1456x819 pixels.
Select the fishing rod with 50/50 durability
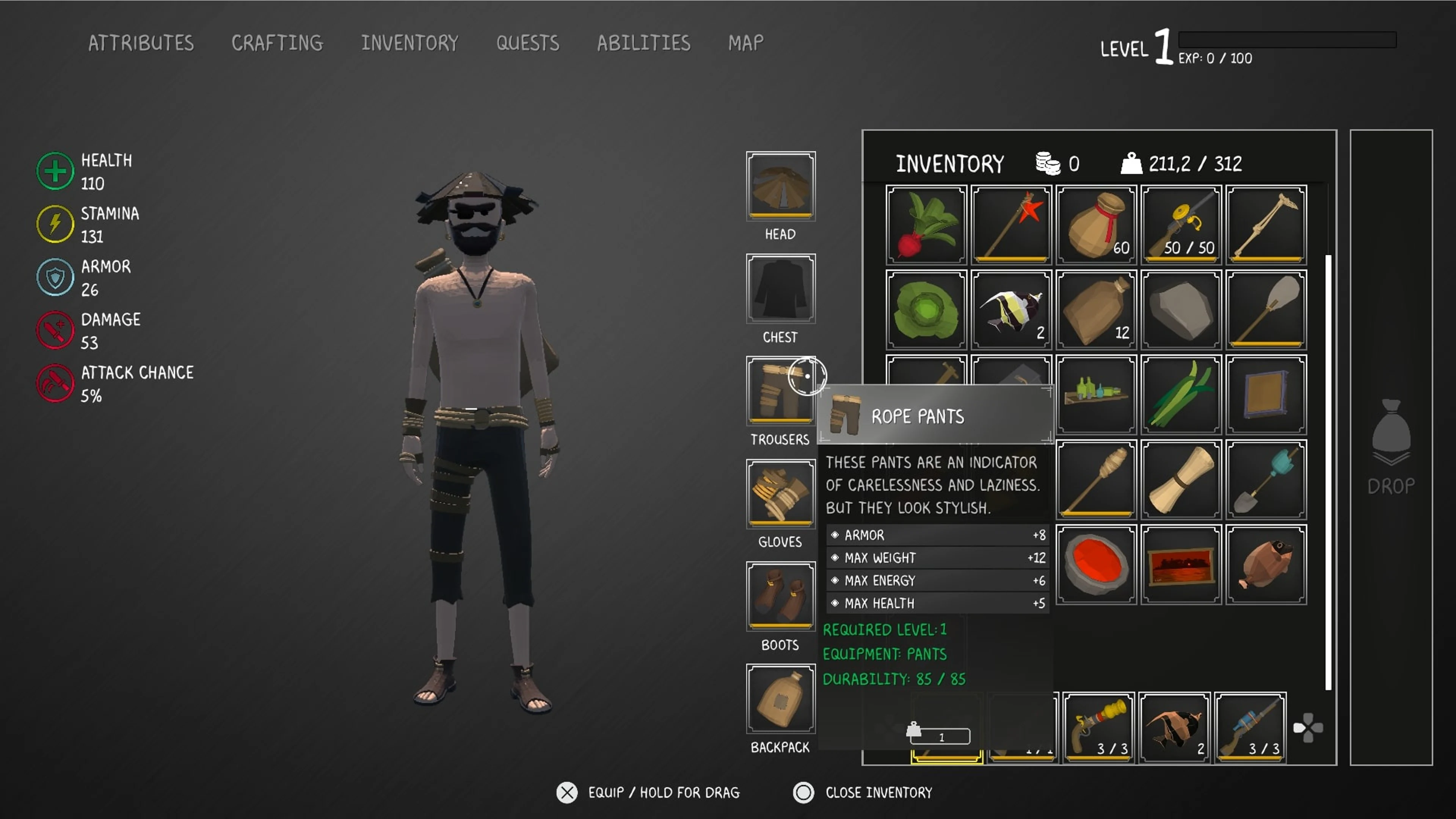[x=1181, y=224]
